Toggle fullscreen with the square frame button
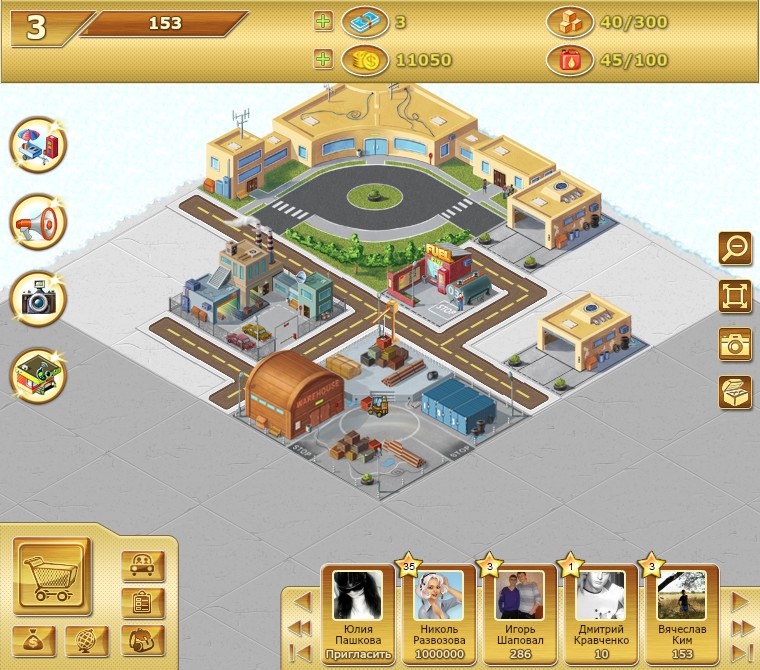 (735, 296)
